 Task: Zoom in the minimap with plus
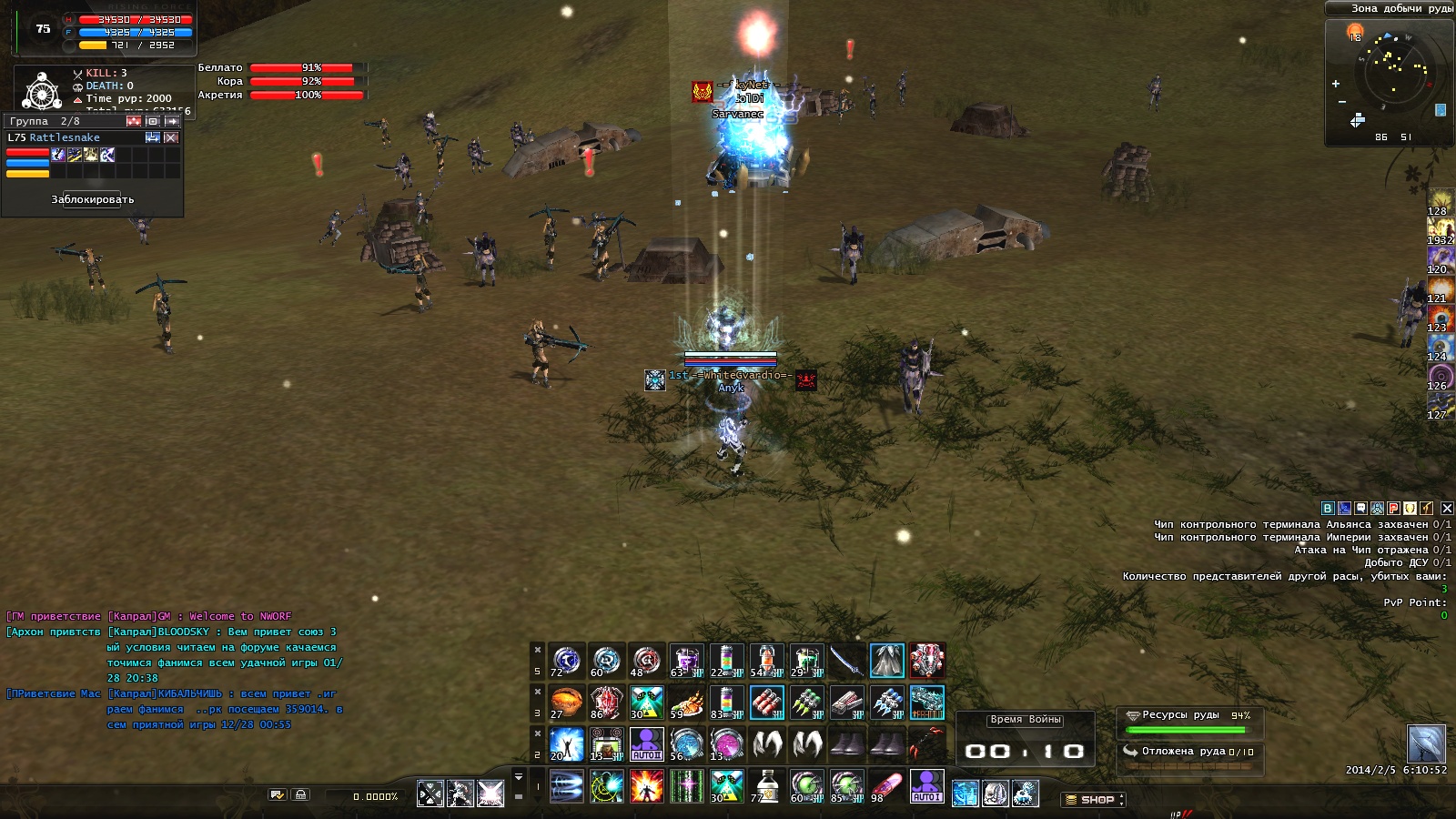pyautogui.click(x=1336, y=84)
